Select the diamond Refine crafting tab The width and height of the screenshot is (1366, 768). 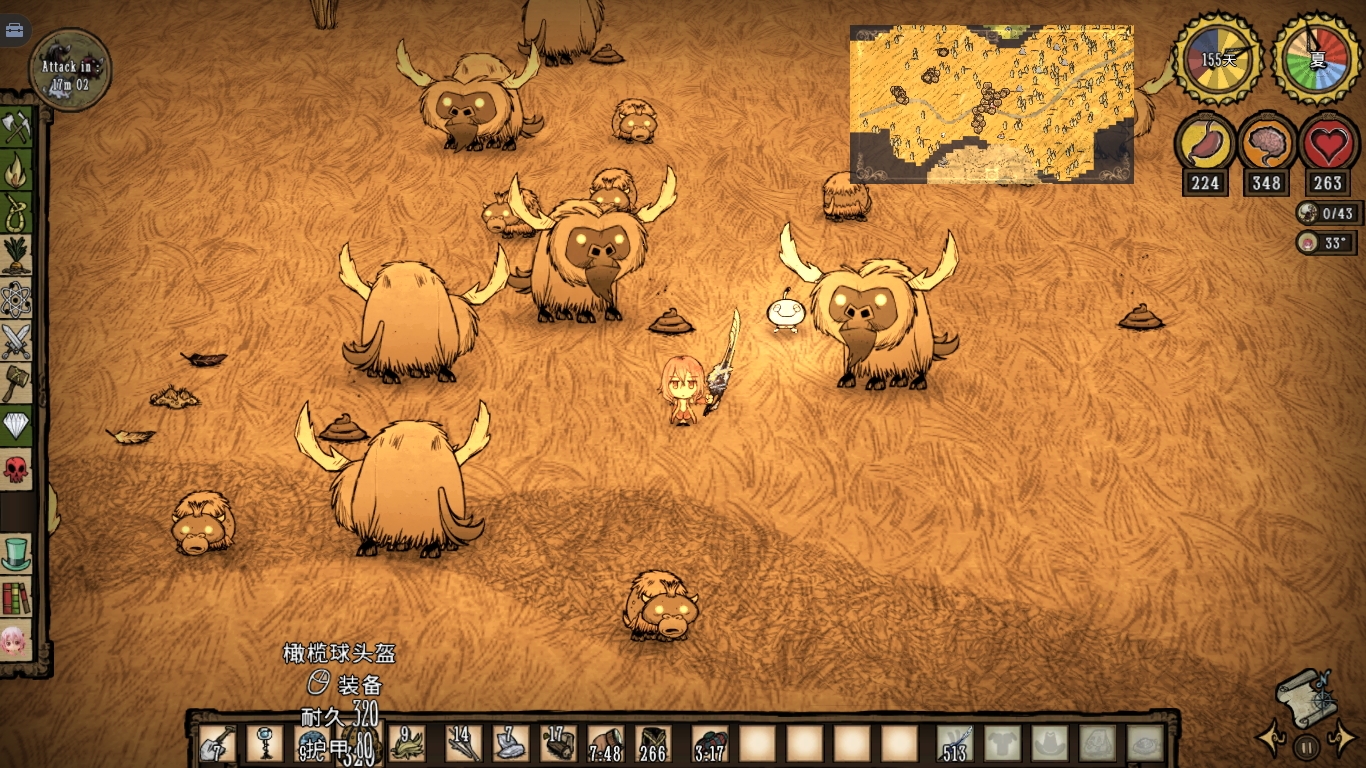(x=16, y=426)
